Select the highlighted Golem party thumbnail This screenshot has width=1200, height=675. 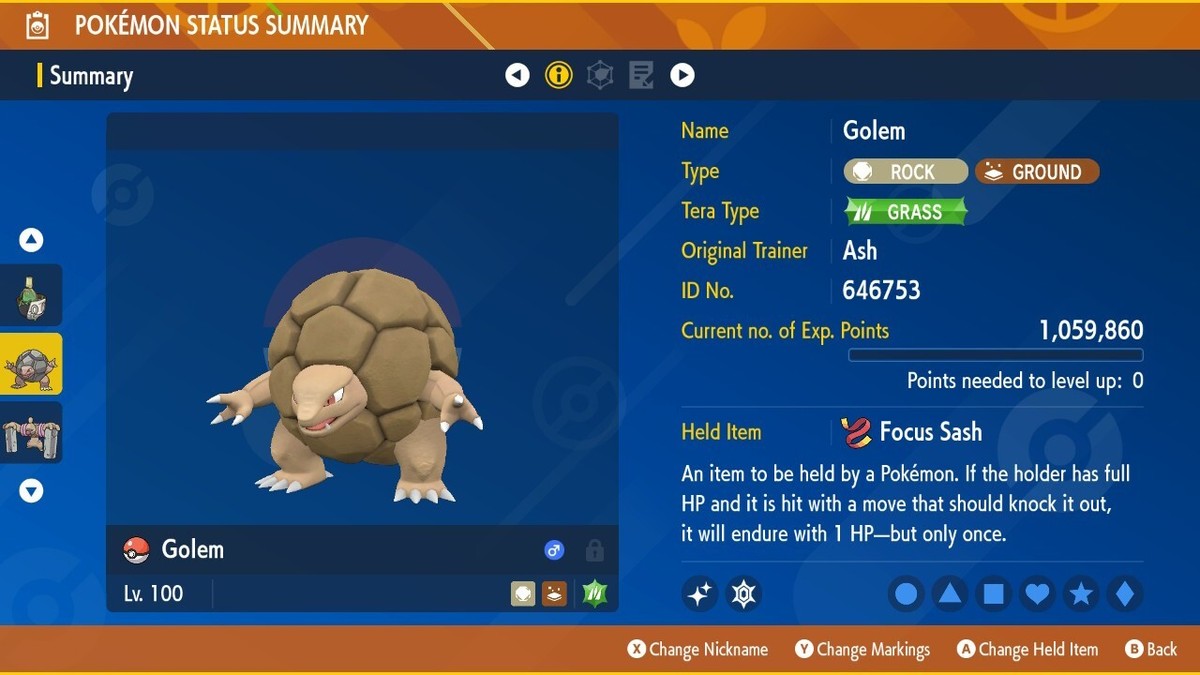(x=31, y=364)
